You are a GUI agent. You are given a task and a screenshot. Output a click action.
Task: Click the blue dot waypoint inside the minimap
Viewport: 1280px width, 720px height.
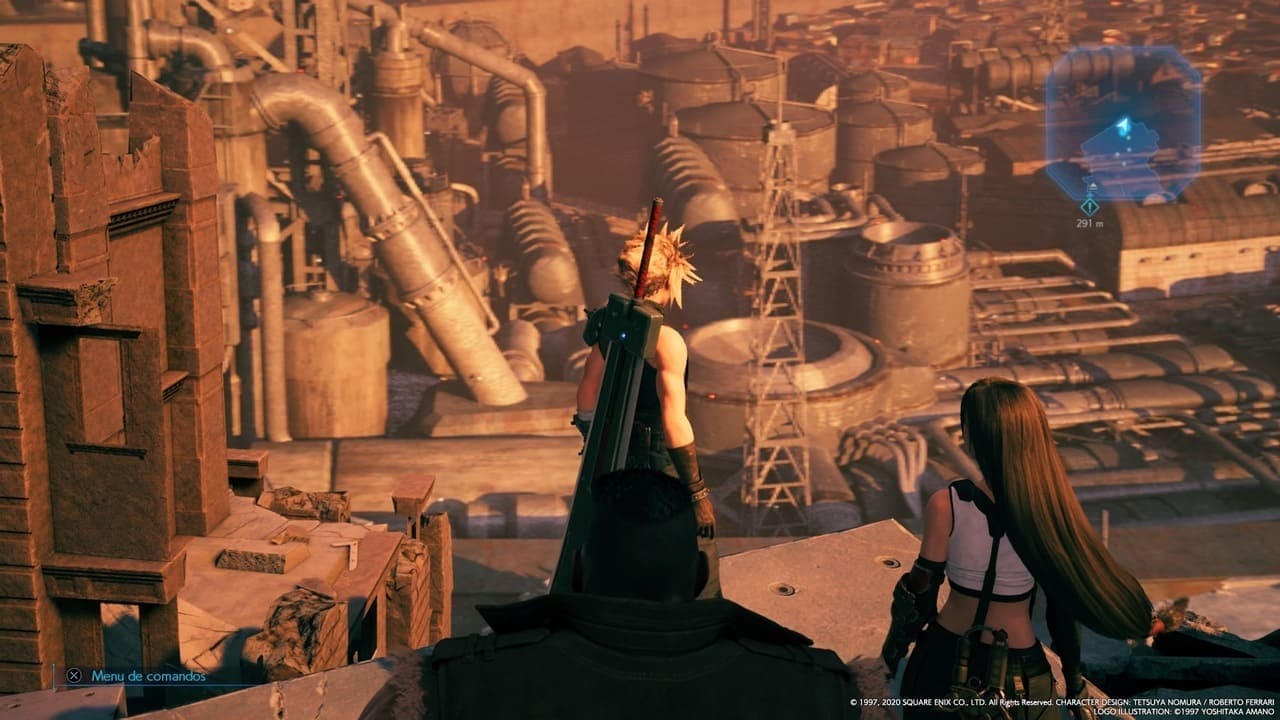point(1129,137)
